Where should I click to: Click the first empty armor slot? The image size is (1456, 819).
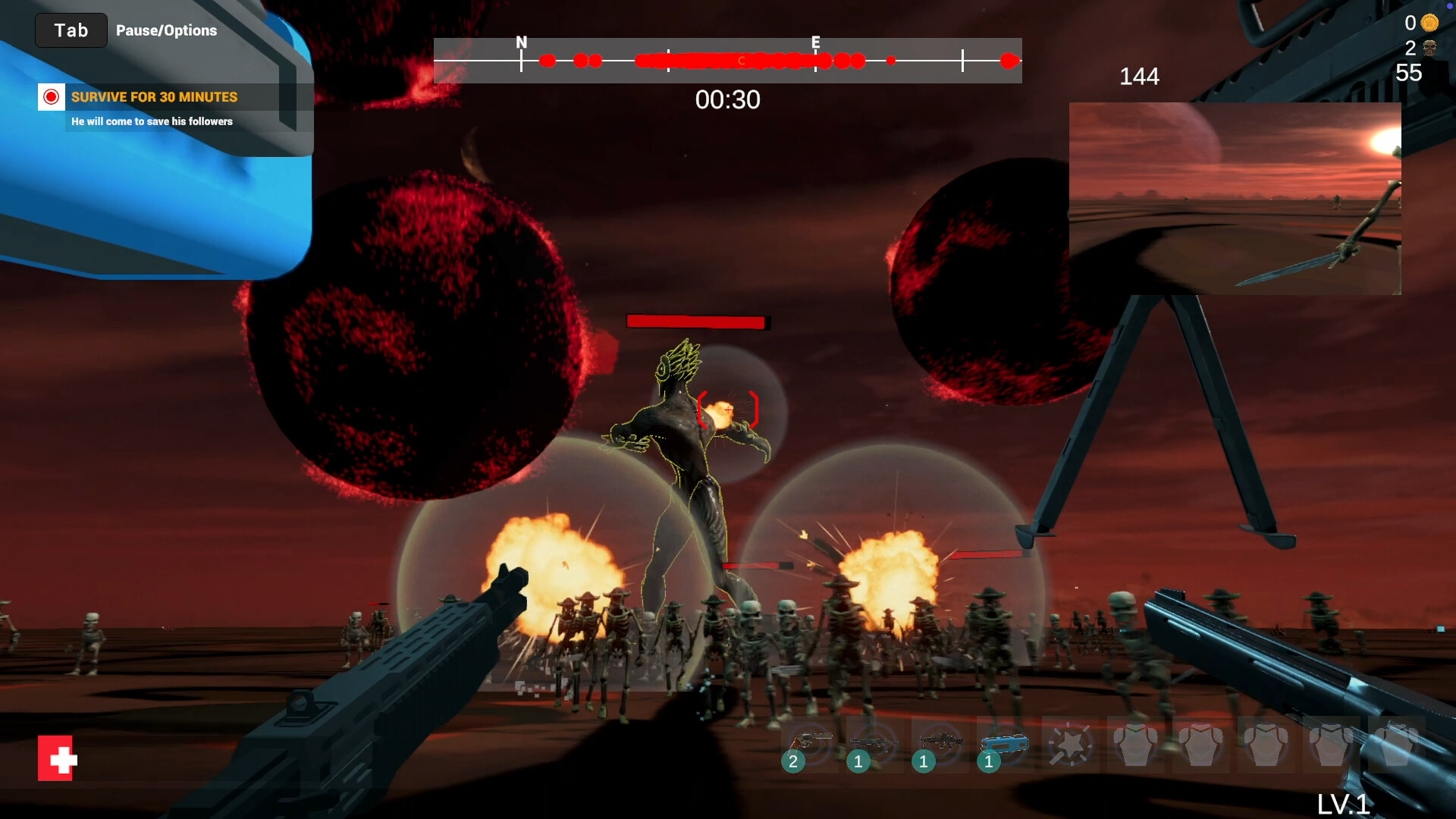pos(1136,743)
